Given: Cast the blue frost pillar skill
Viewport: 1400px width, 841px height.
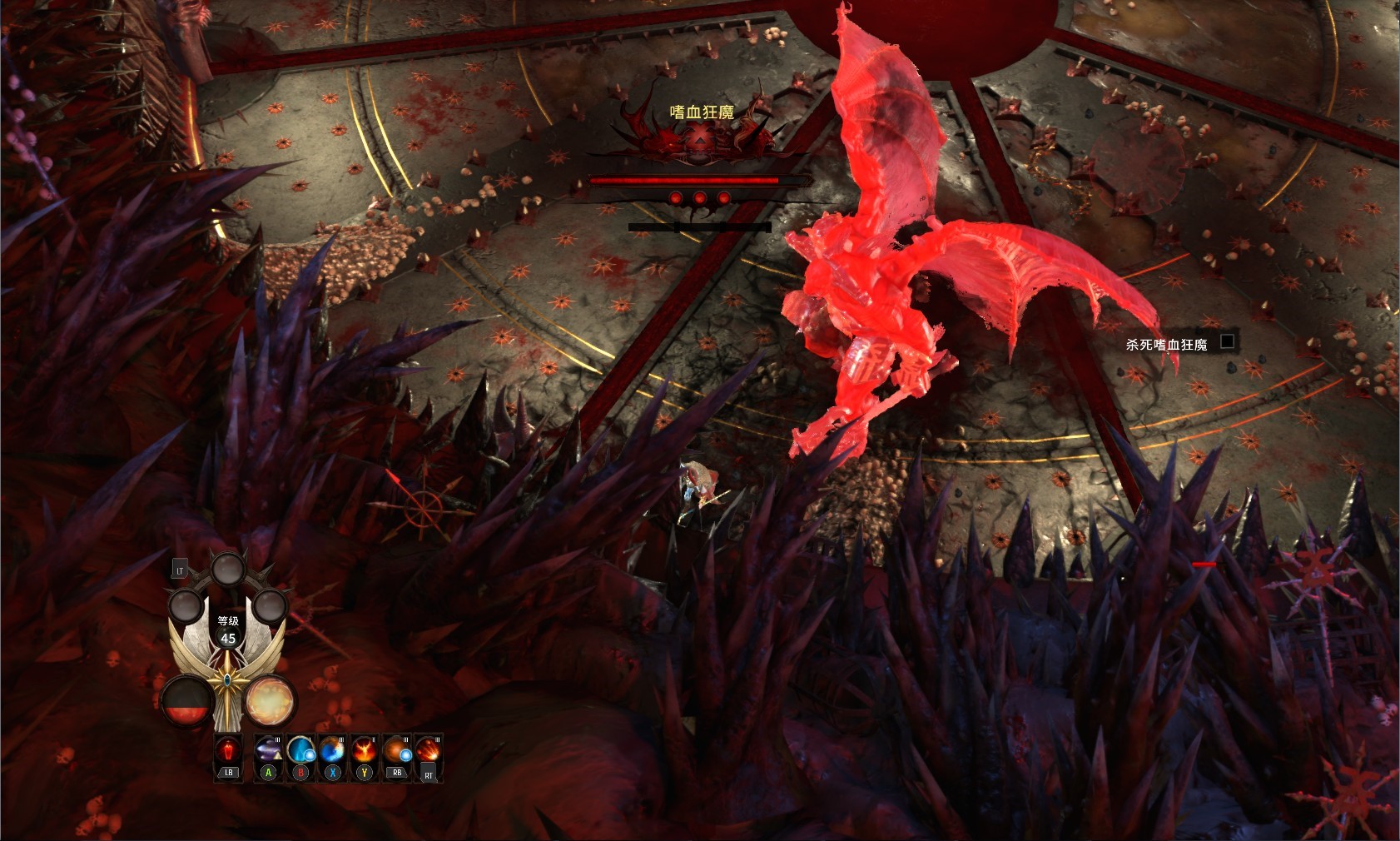Looking at the screenshot, I should [300, 751].
